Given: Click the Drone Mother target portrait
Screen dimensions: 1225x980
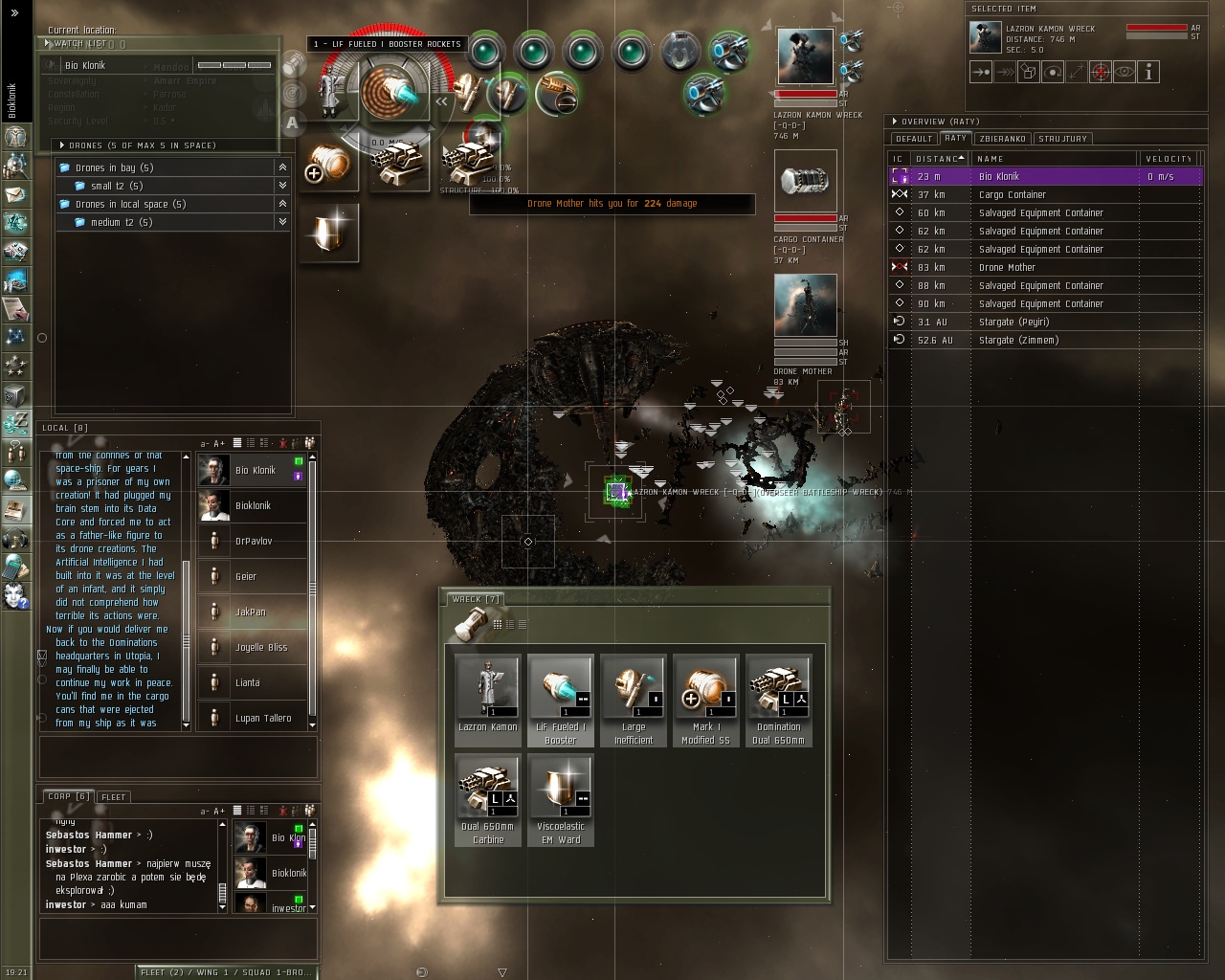Looking at the screenshot, I should click(x=805, y=305).
